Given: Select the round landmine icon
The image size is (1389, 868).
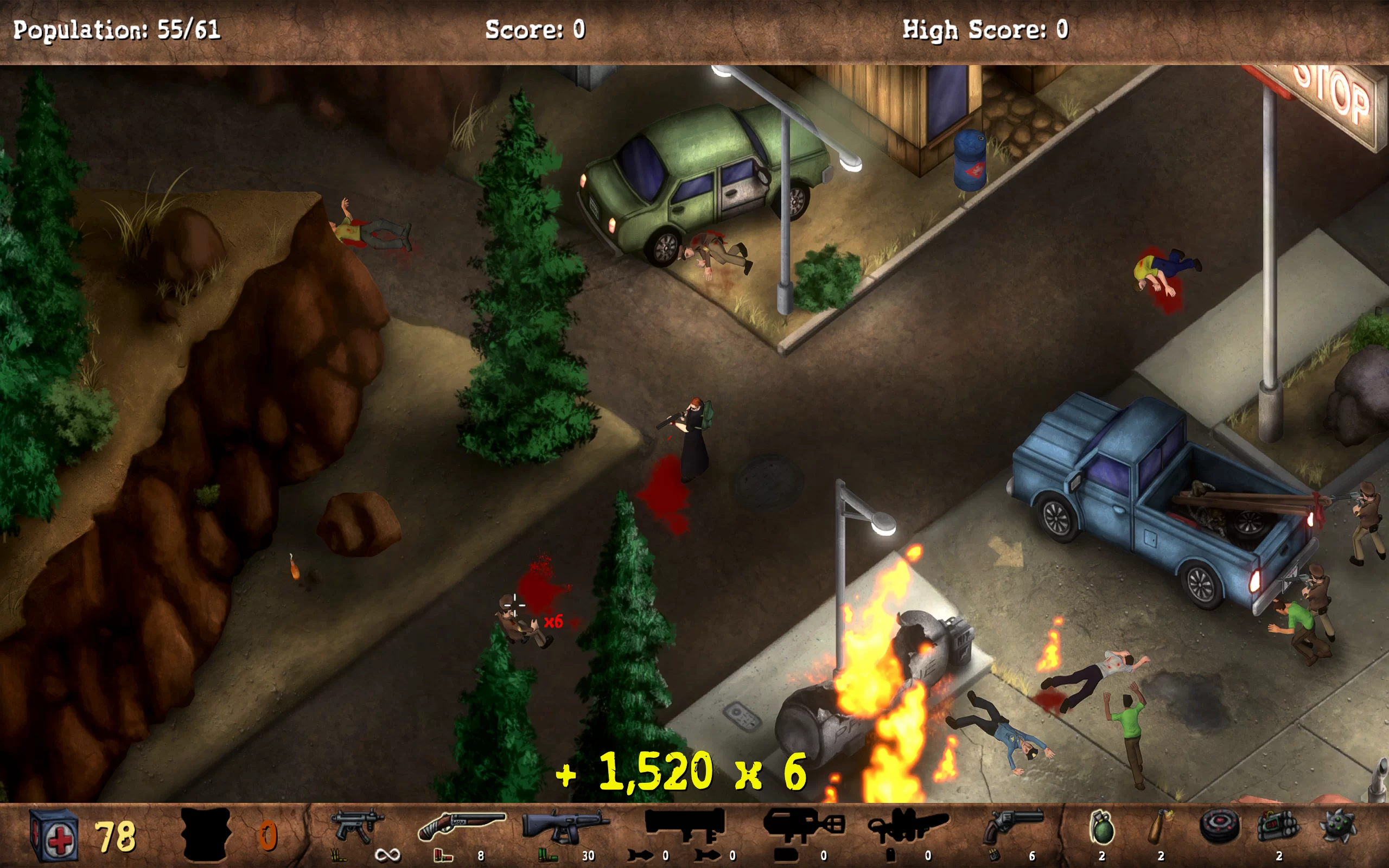Looking at the screenshot, I should 1219,827.
